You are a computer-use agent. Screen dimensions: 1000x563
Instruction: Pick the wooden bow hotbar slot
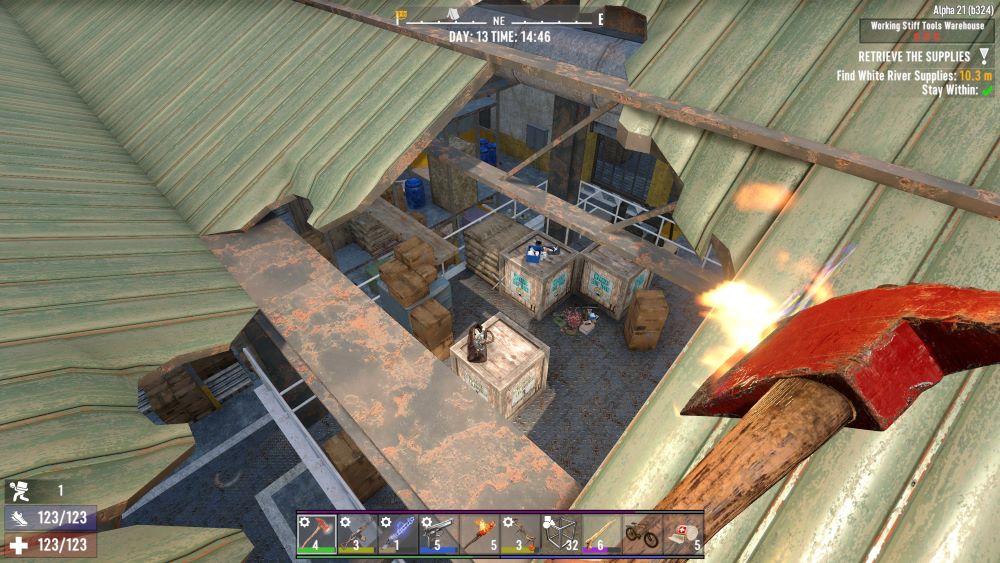click(x=520, y=533)
